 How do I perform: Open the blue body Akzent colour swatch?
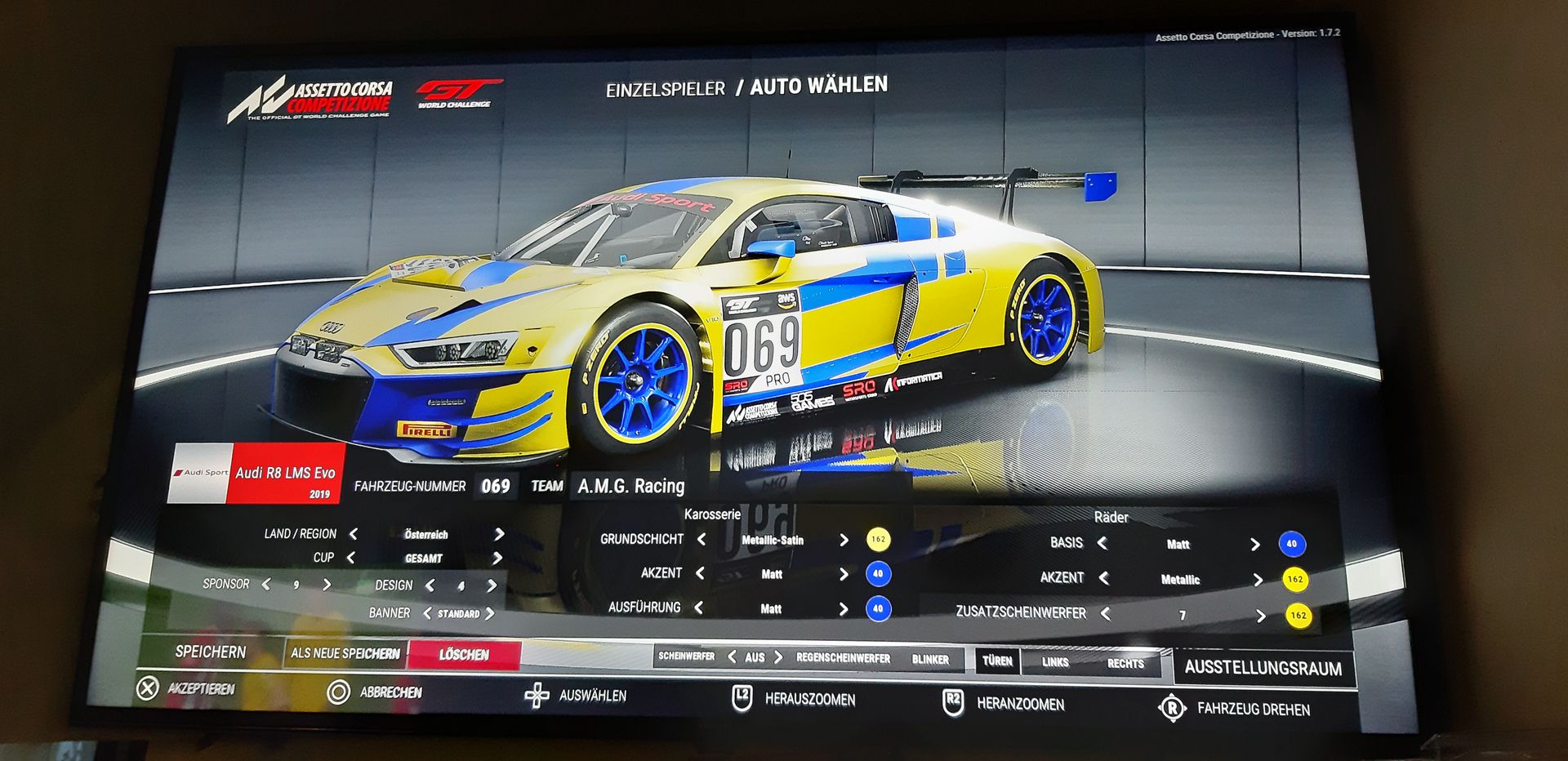[878, 574]
